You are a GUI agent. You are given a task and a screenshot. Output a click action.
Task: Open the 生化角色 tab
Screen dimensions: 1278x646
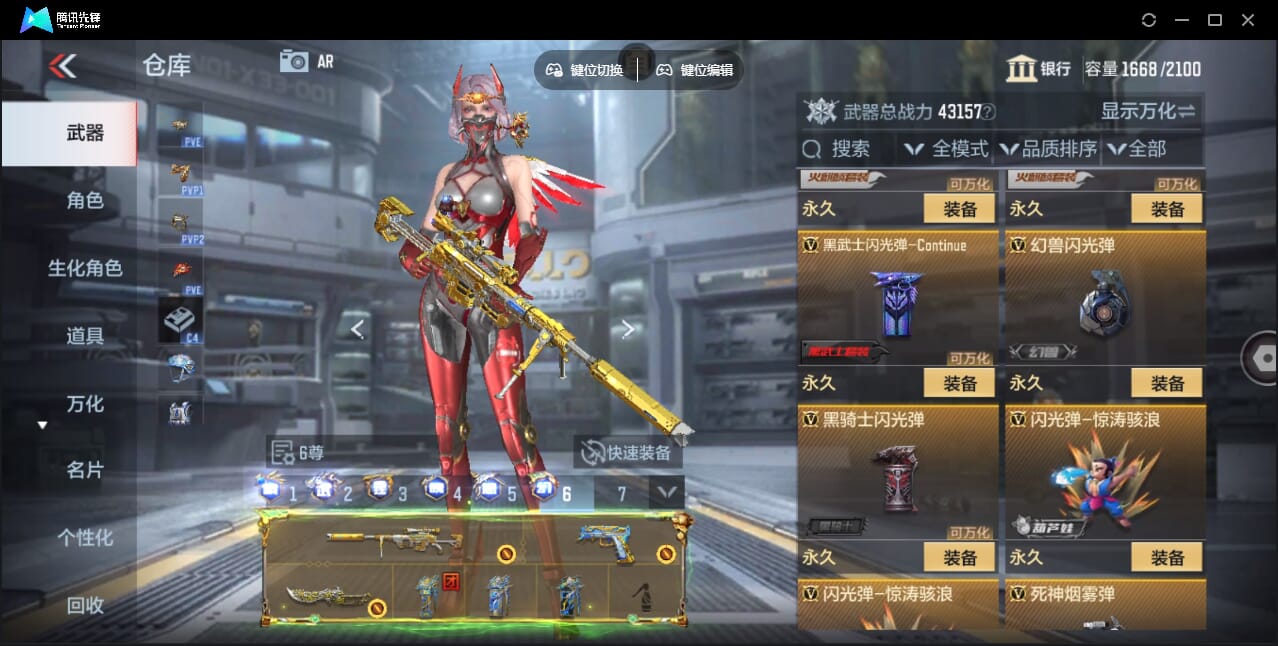tap(85, 268)
